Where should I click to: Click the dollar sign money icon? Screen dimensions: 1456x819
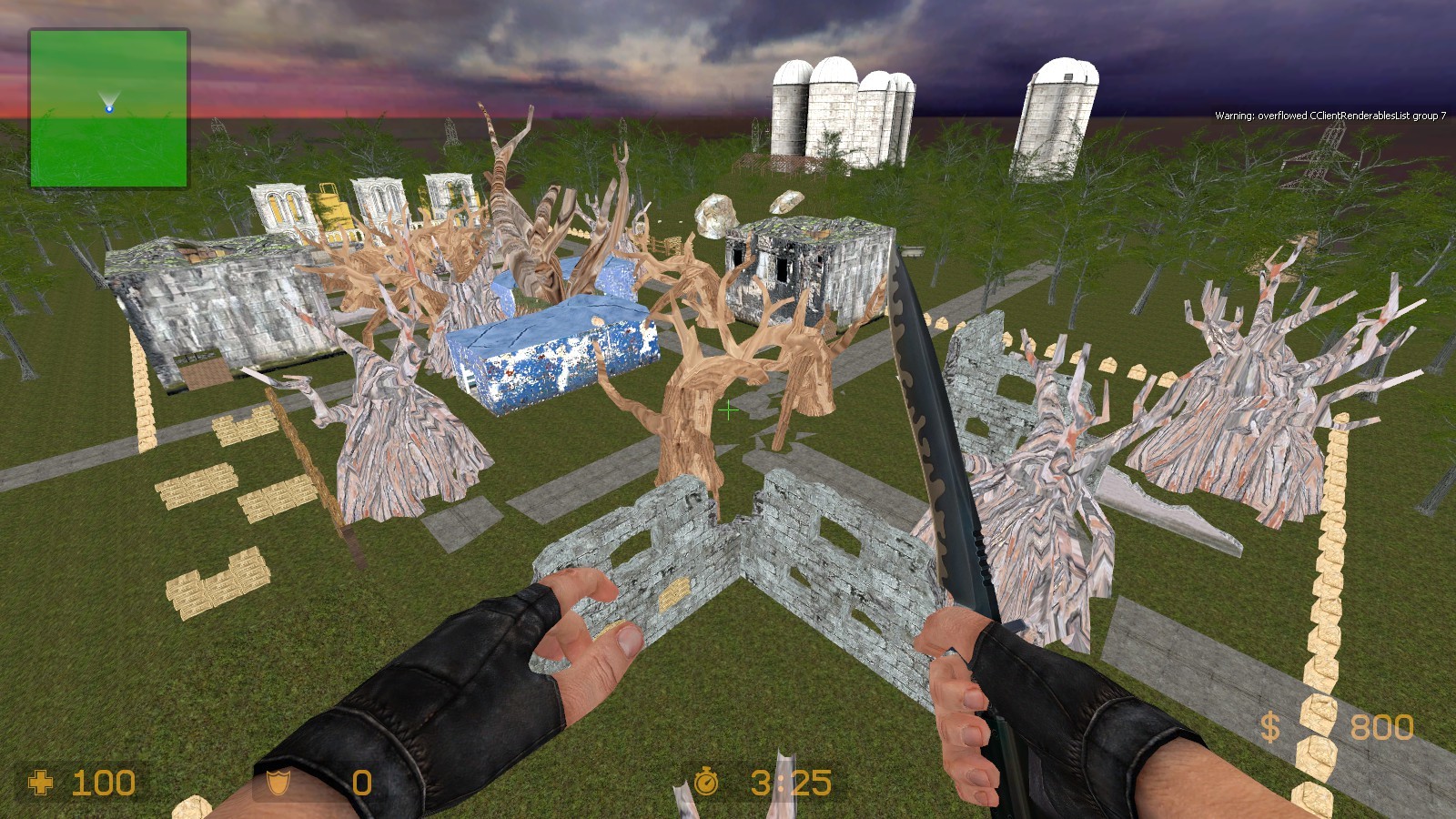pyautogui.click(x=1270, y=725)
